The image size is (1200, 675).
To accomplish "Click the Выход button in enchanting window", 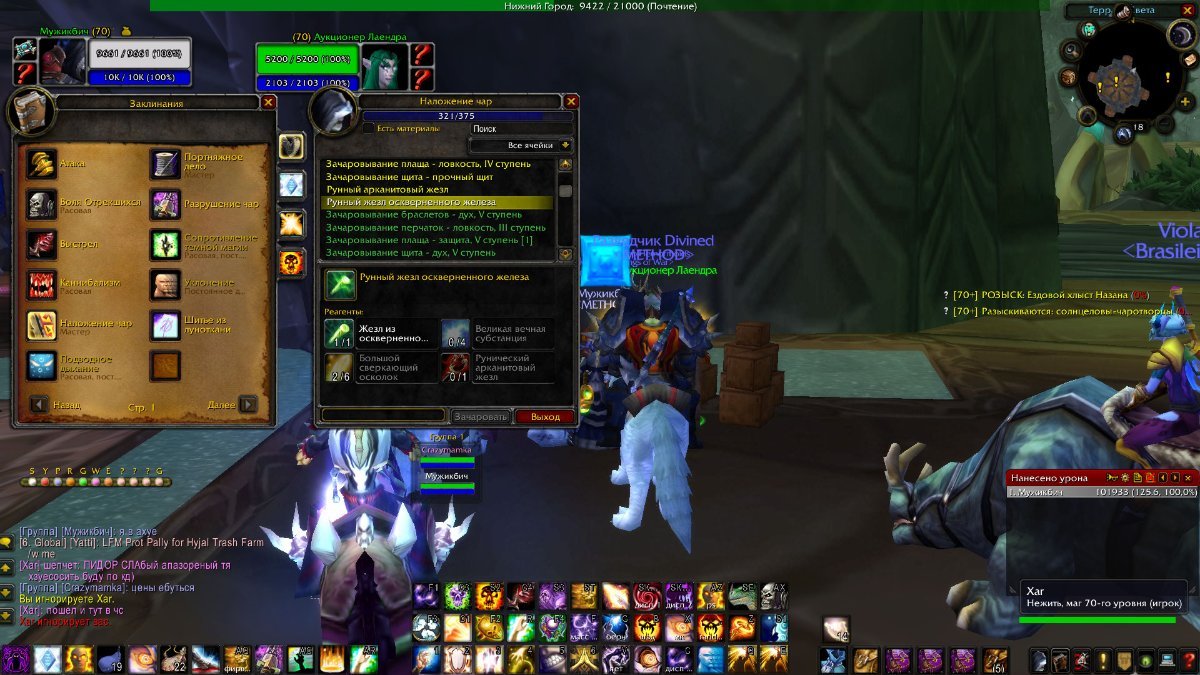I will click(545, 416).
